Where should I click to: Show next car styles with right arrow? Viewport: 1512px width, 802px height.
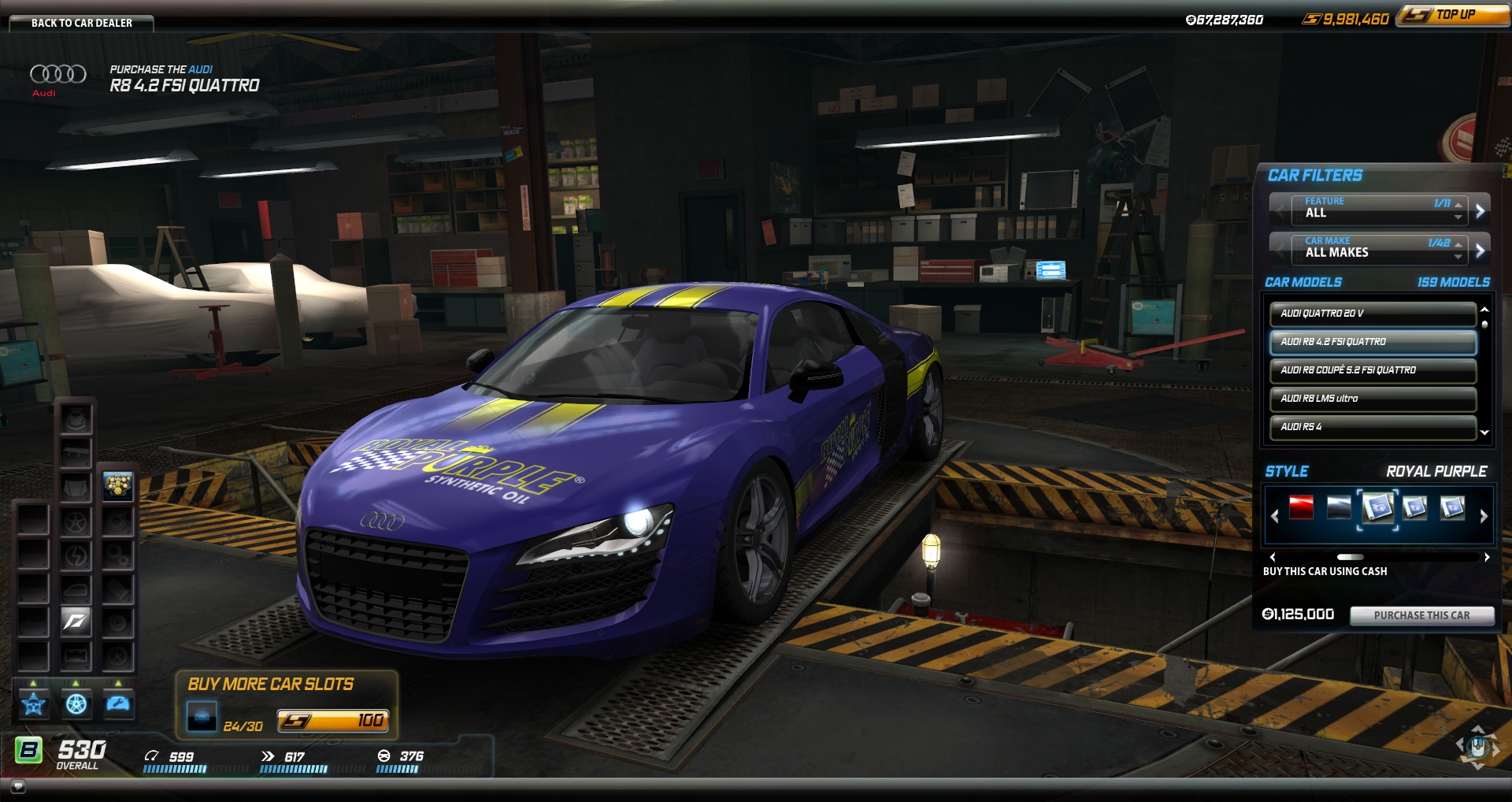click(1484, 516)
